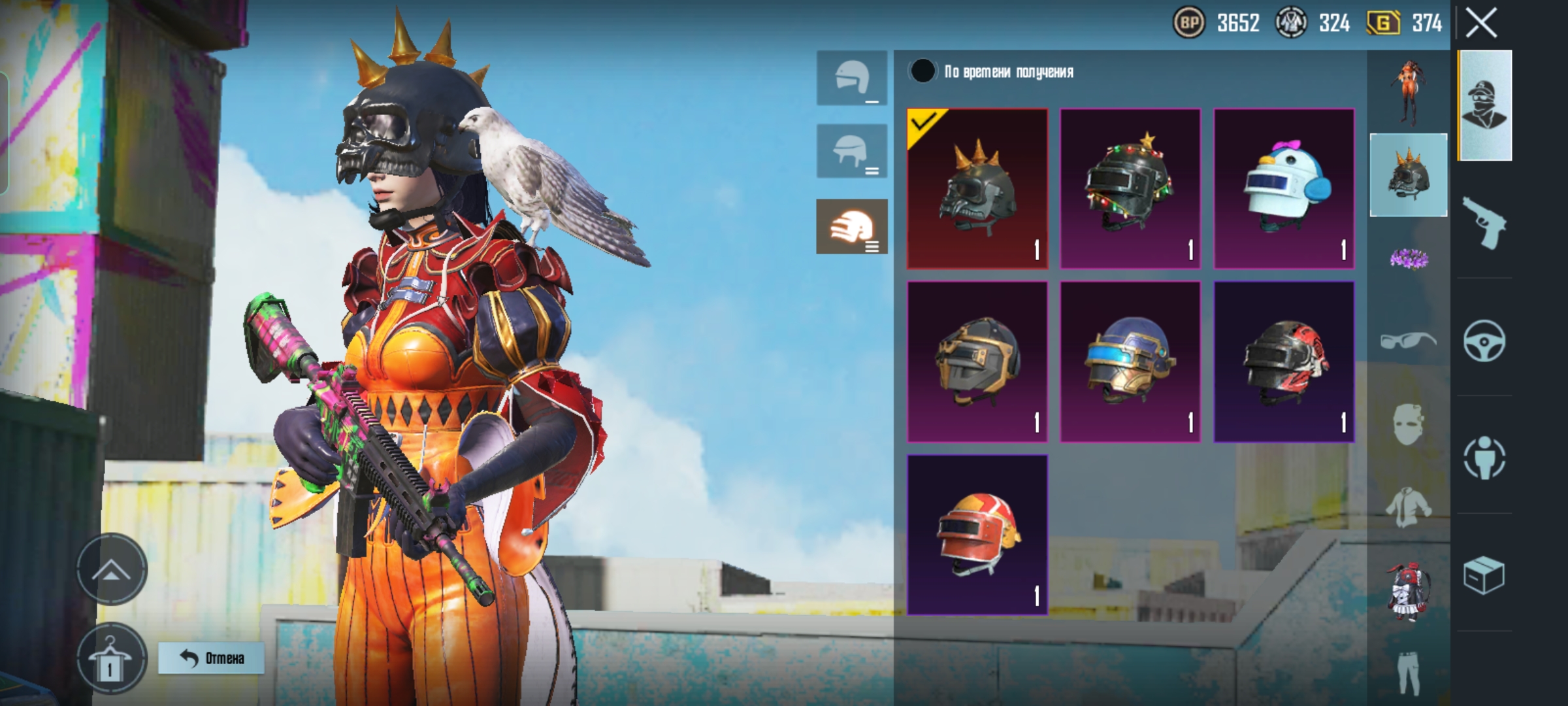Close the inventory with the X button
The width and height of the screenshot is (1568, 706).
click(x=1481, y=24)
